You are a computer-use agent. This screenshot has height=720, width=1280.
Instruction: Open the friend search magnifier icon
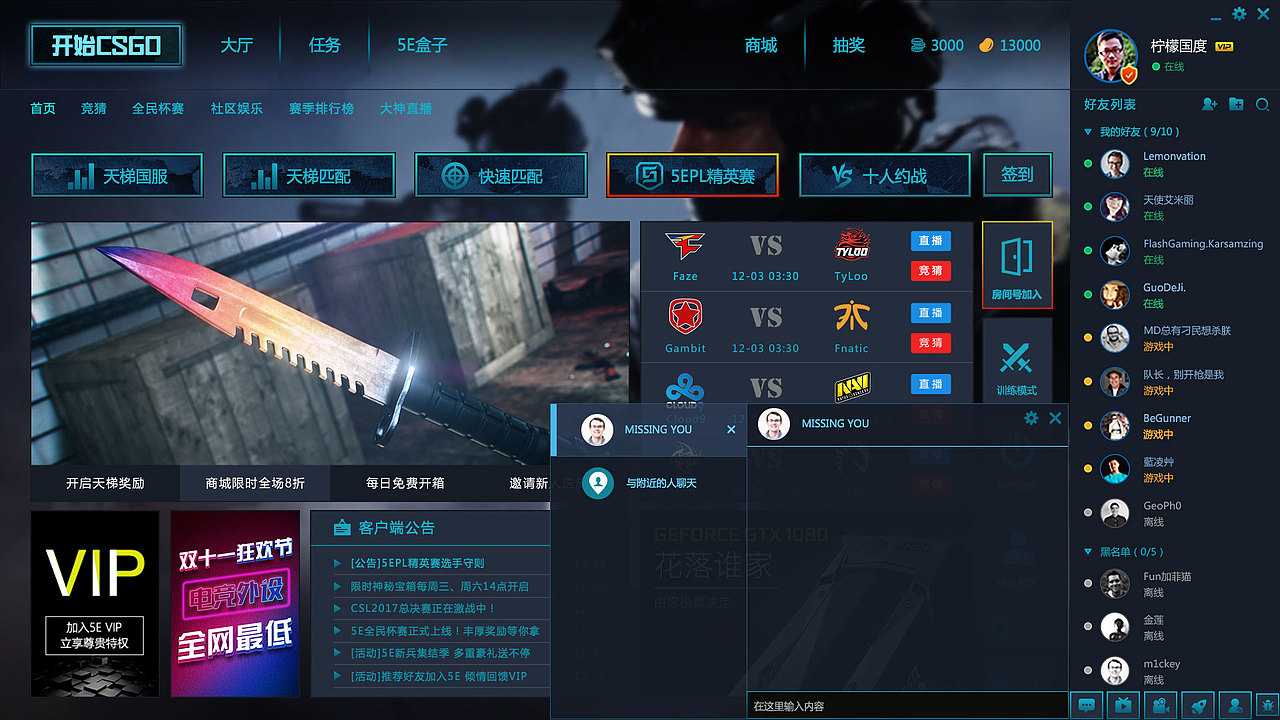point(1262,104)
